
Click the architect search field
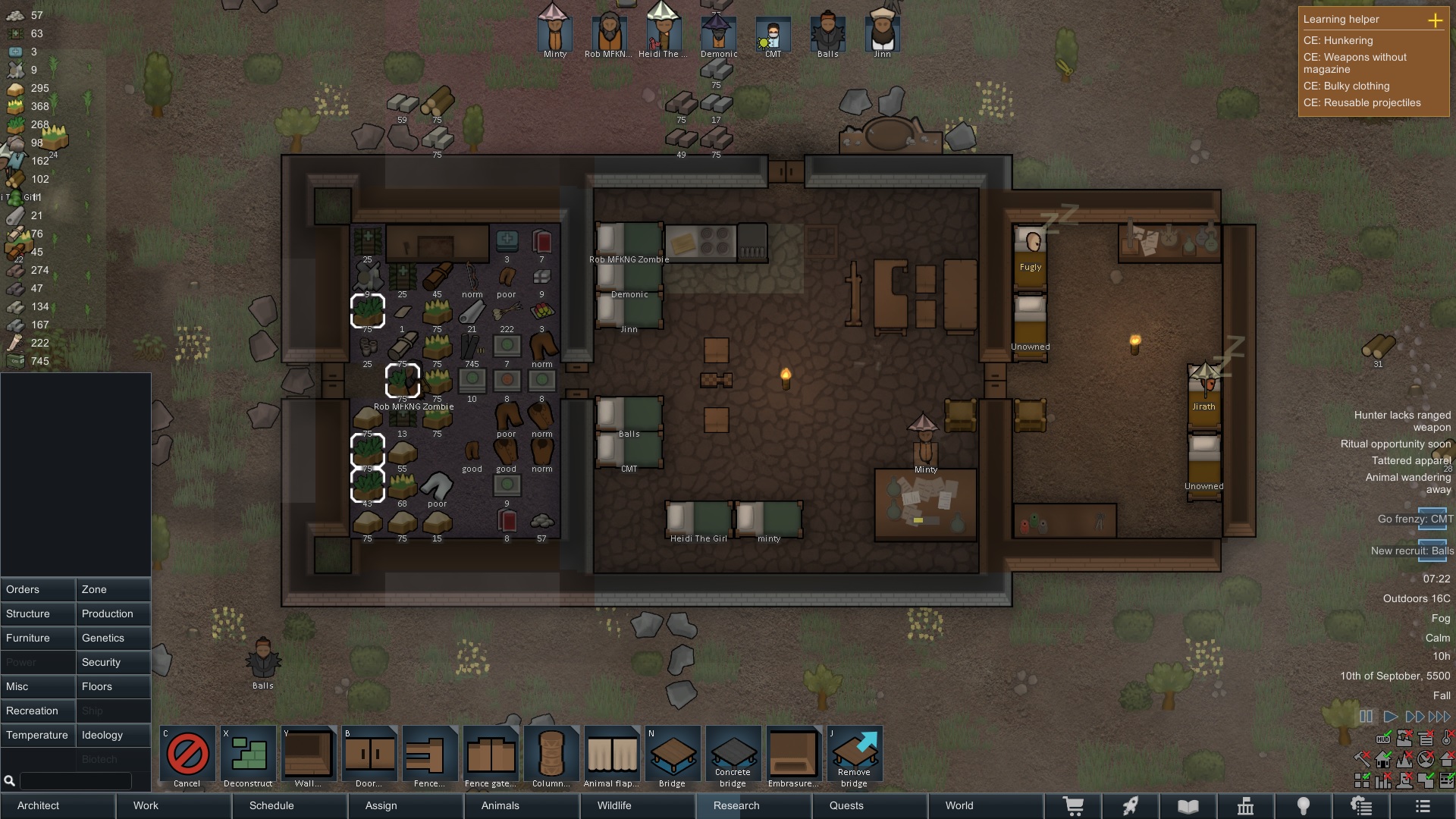point(75,780)
